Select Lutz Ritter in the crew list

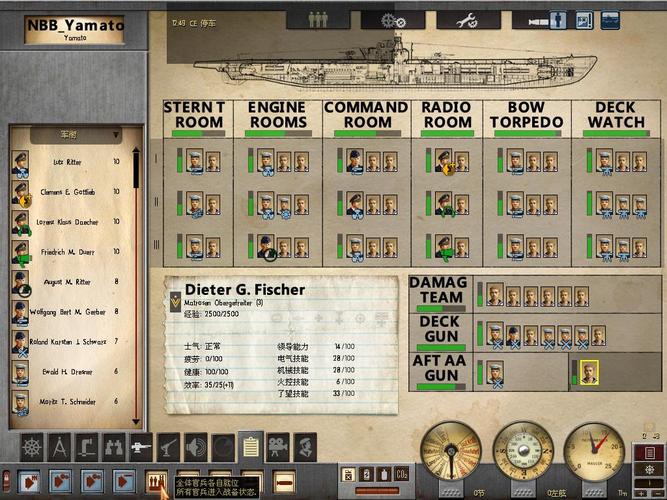[70, 162]
